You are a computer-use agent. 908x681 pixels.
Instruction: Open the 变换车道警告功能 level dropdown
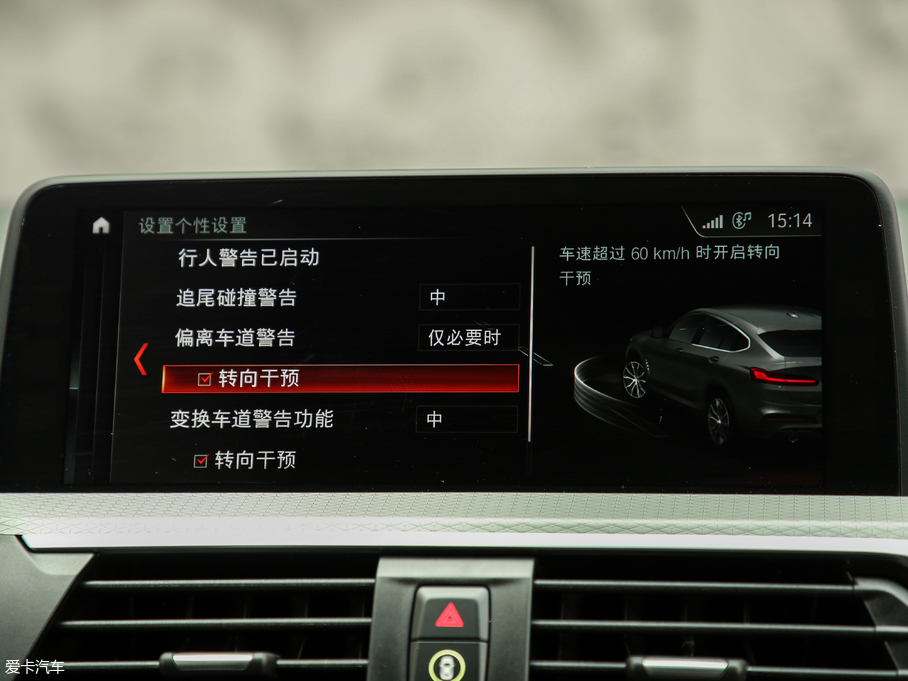click(467, 420)
